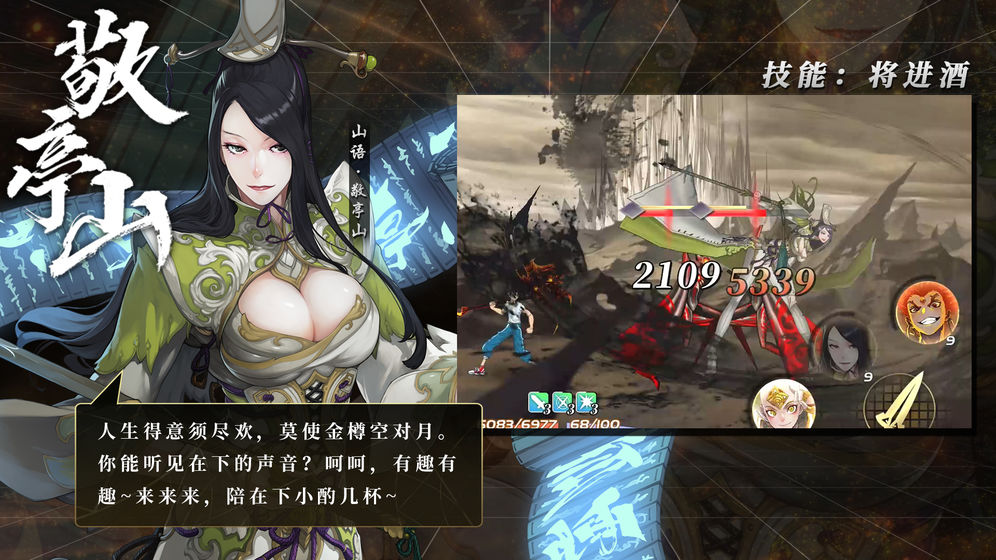Activate the blonde character portrait skill
Image resolution: width=996 pixels, height=560 pixels.
(784, 404)
